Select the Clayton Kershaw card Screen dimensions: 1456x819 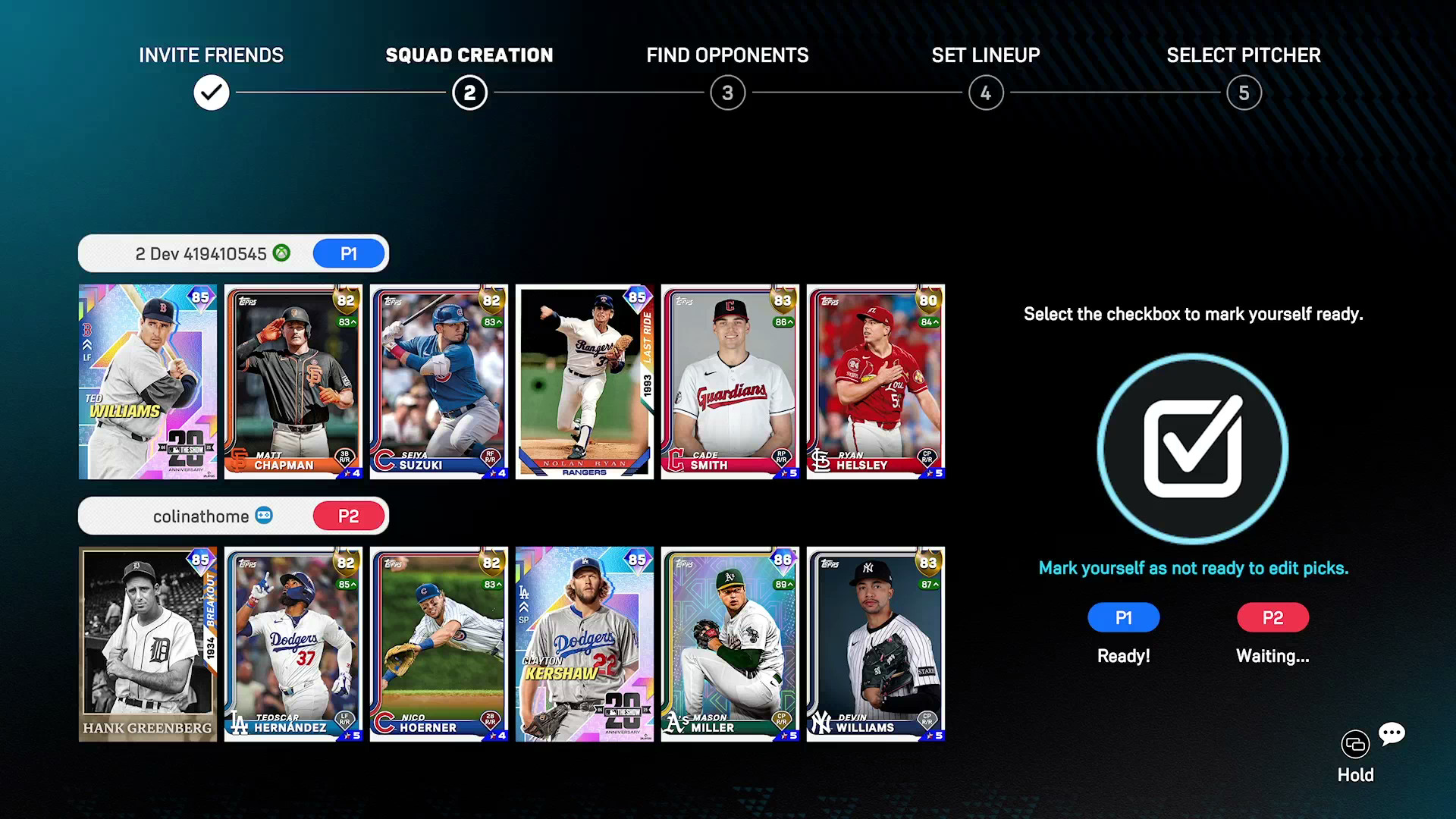tap(585, 644)
